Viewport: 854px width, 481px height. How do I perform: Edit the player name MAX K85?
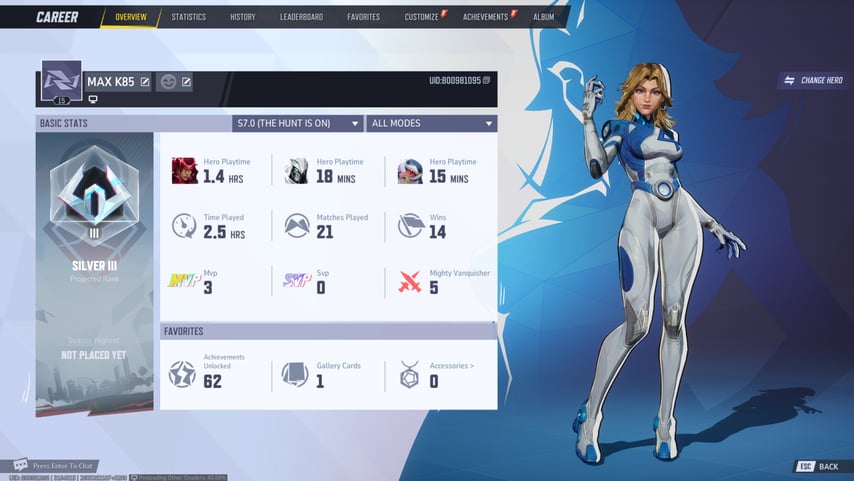pos(145,81)
